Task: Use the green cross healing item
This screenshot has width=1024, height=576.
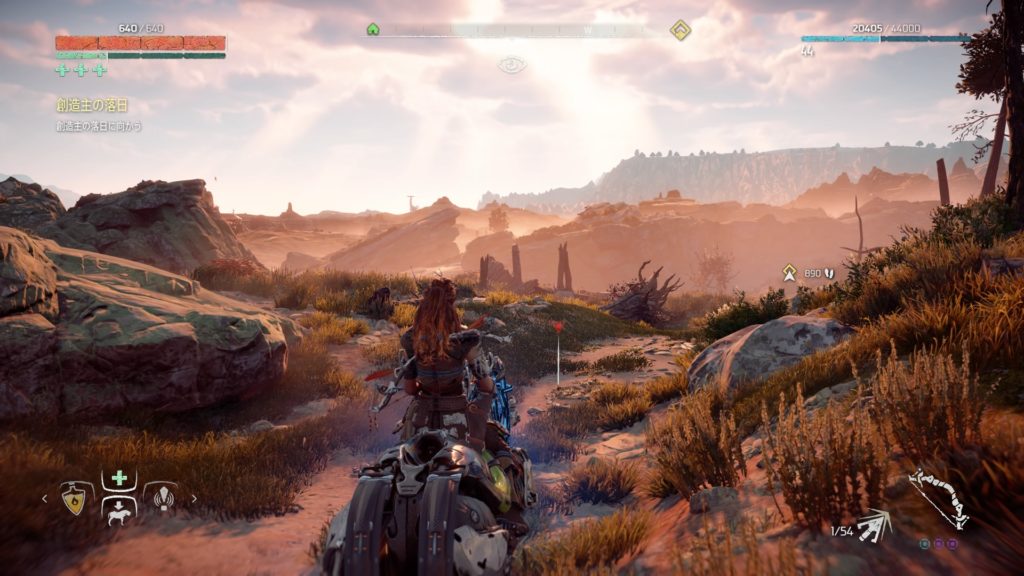Action: (x=119, y=478)
